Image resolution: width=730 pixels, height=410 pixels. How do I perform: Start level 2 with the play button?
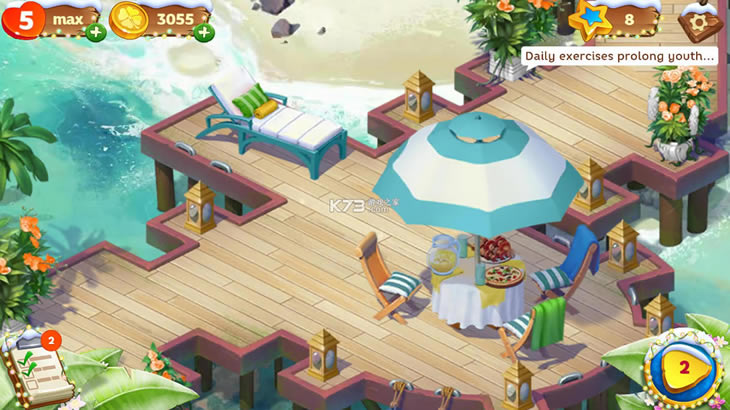click(x=683, y=368)
